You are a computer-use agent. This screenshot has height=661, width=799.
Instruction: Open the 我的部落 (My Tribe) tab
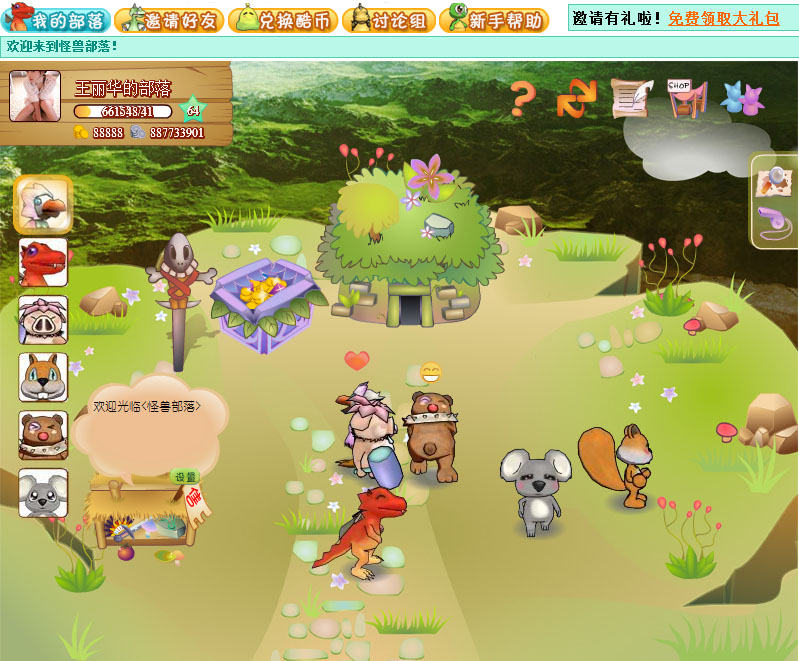(x=56, y=19)
